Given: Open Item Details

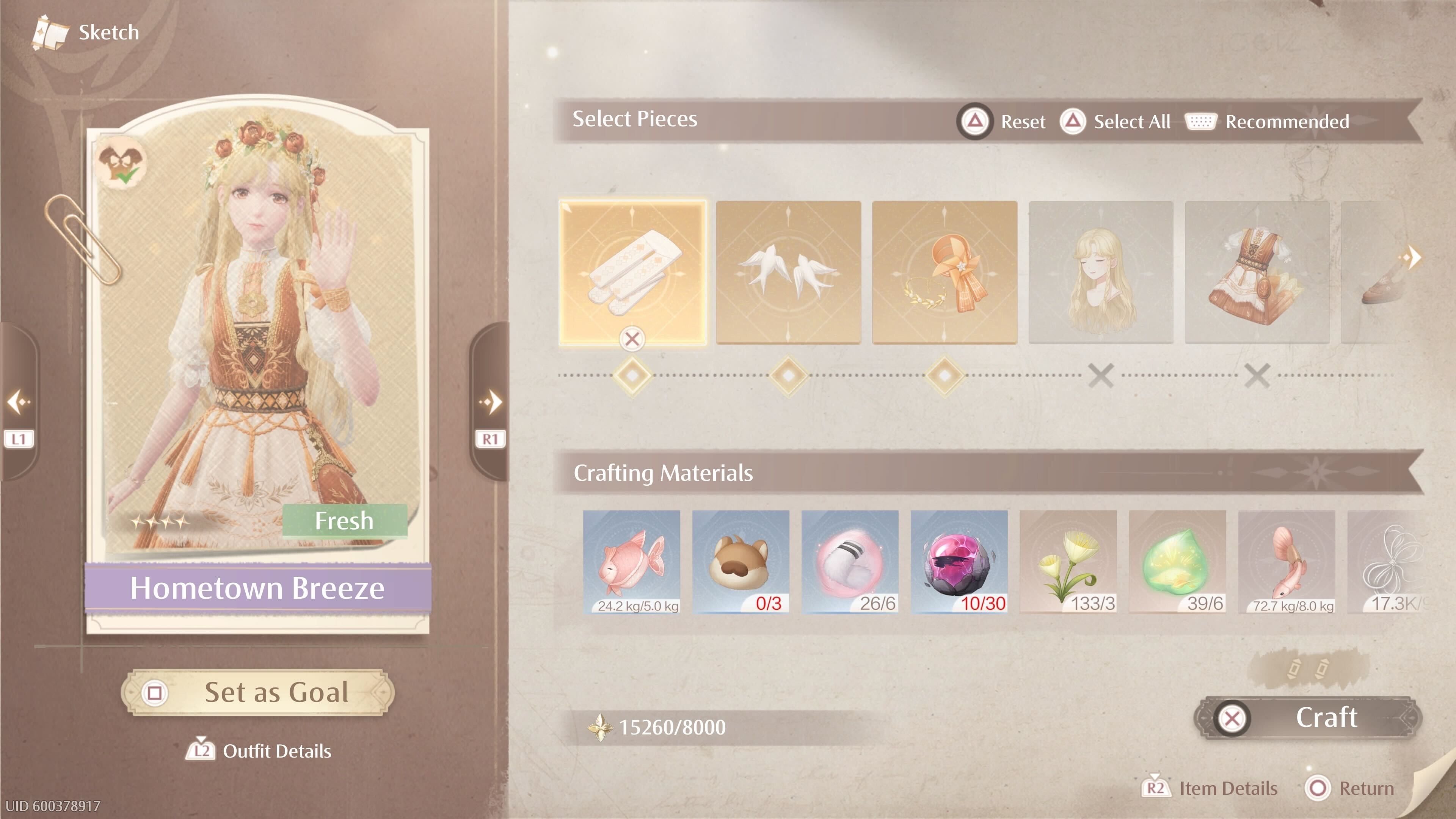Looking at the screenshot, I should pos(1210,788).
